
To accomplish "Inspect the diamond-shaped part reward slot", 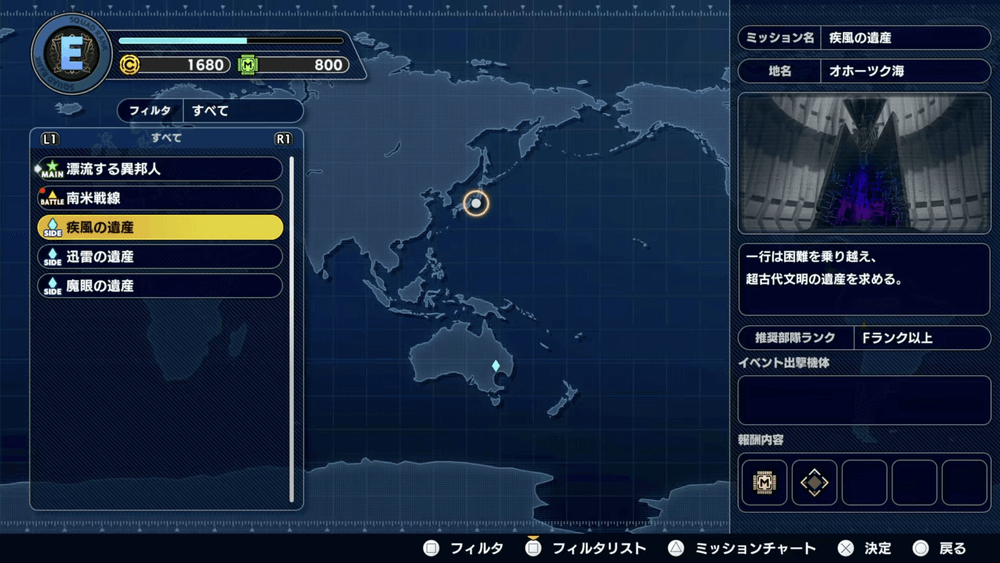I will pyautogui.click(x=815, y=483).
